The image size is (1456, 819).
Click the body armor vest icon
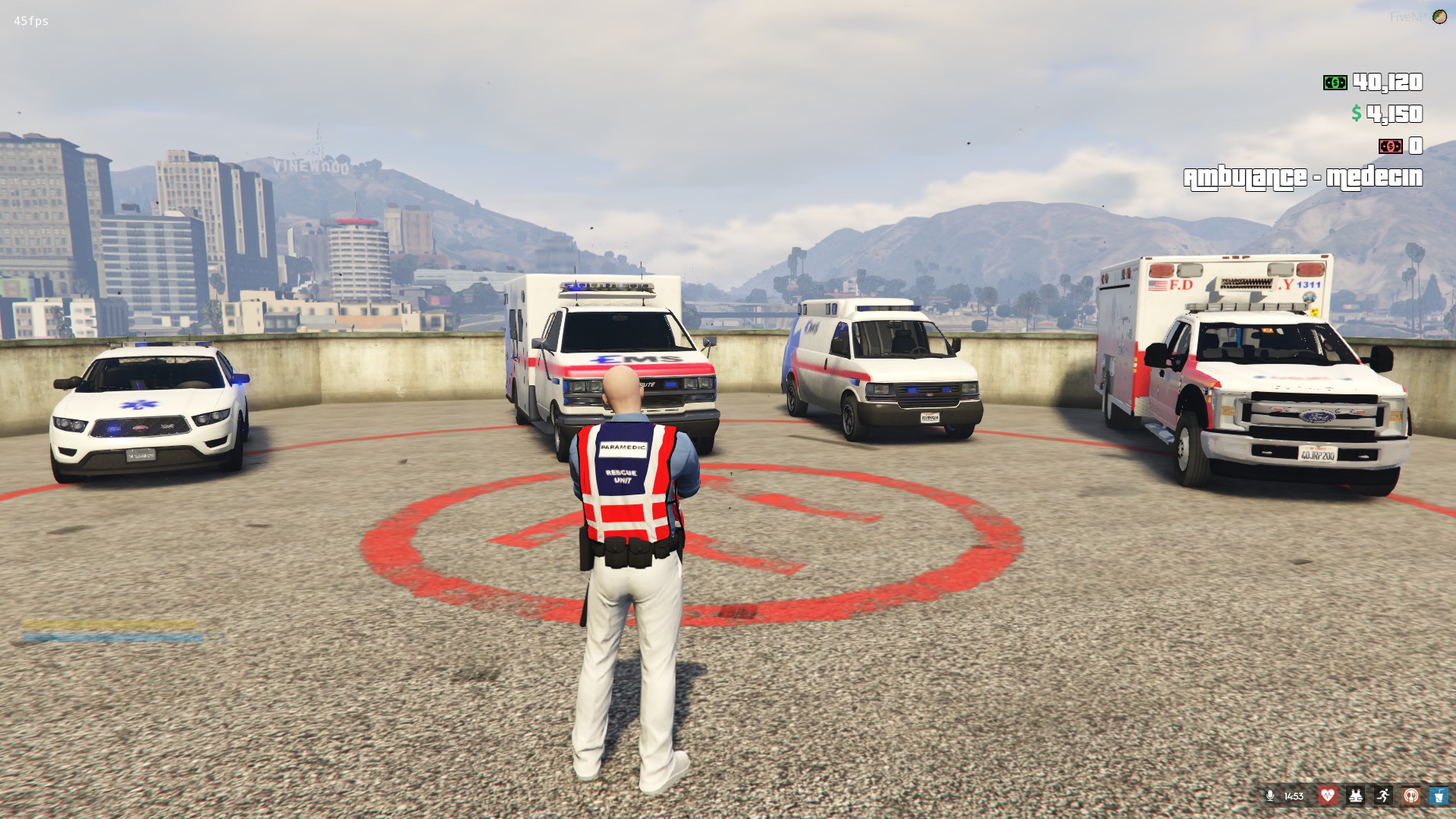1355,795
